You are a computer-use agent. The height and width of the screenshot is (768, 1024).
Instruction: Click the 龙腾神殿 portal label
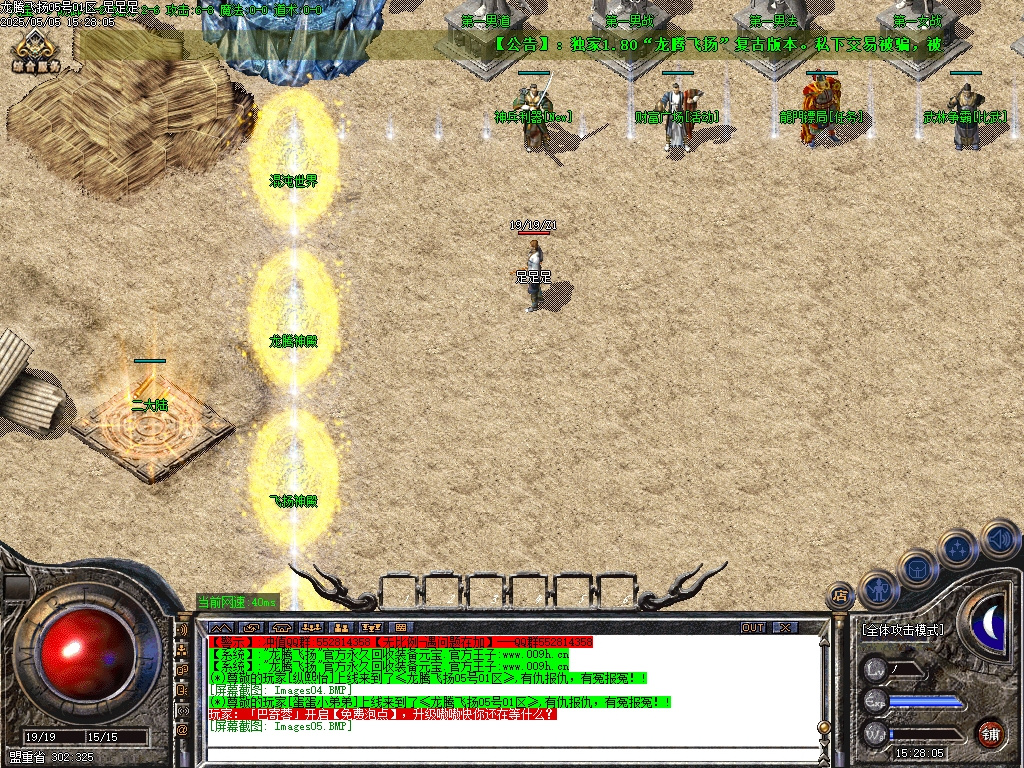click(293, 341)
